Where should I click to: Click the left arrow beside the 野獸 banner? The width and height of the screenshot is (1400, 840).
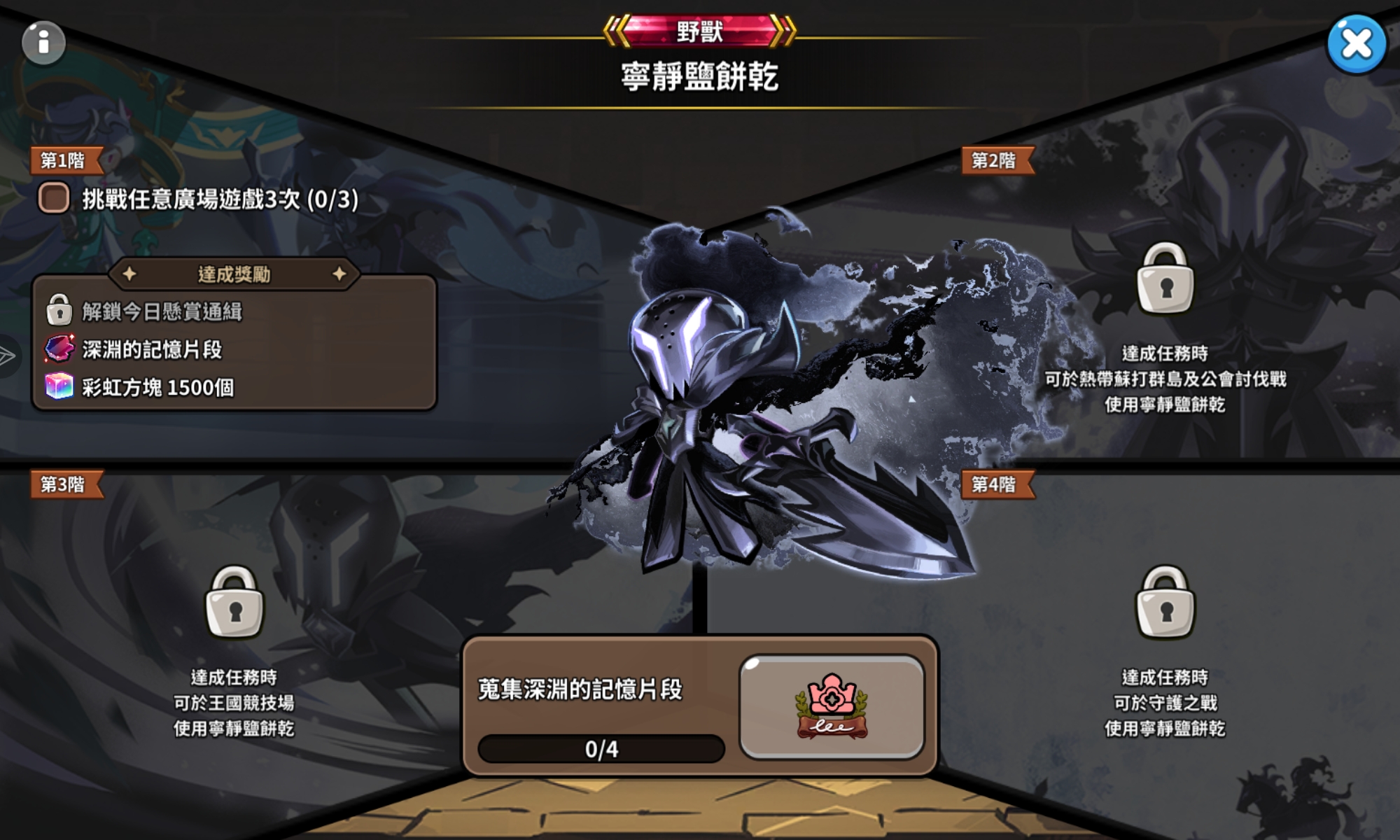(615, 29)
